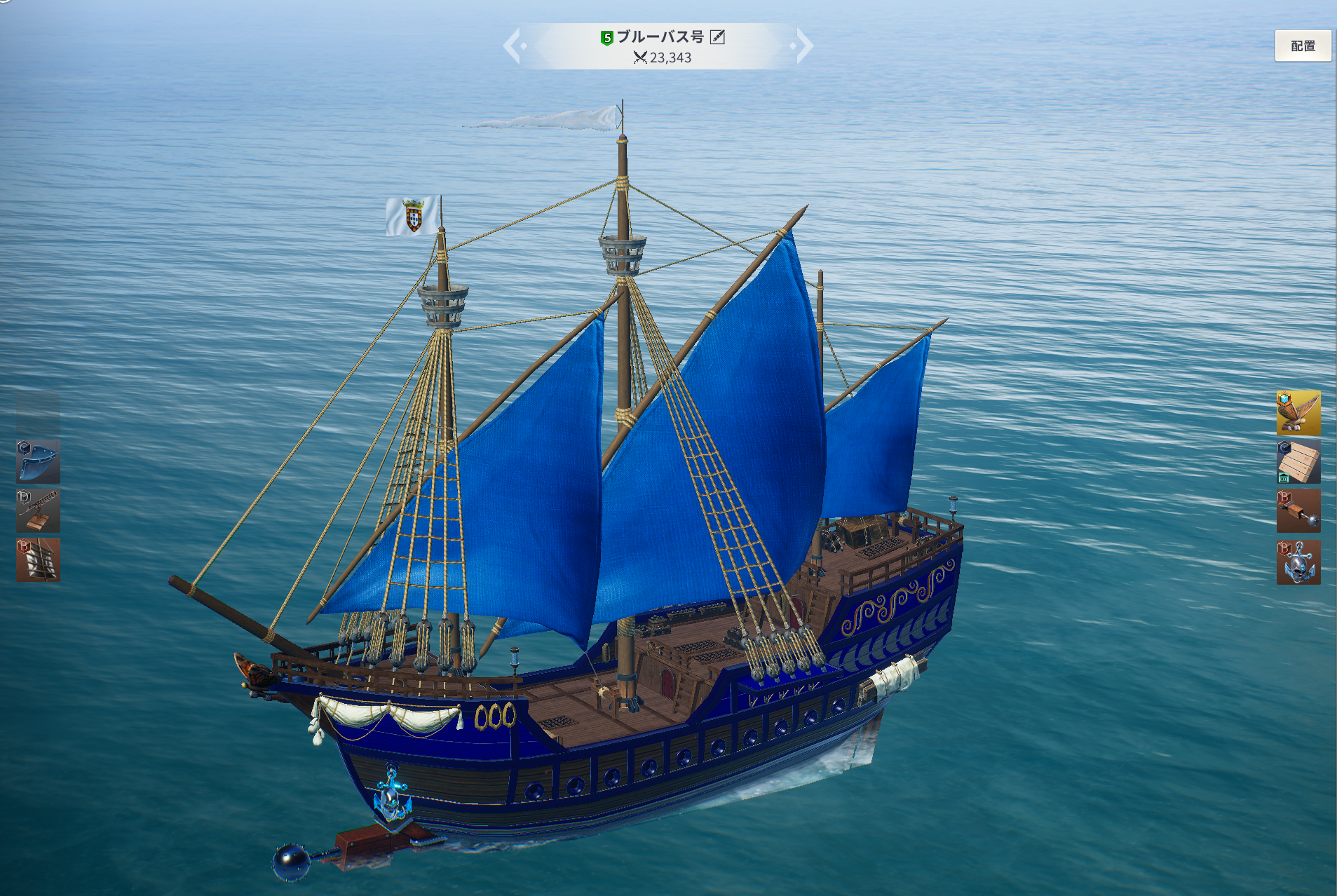Select the skull anchor equipment slot
This screenshot has width=1337, height=896.
click(x=1298, y=562)
